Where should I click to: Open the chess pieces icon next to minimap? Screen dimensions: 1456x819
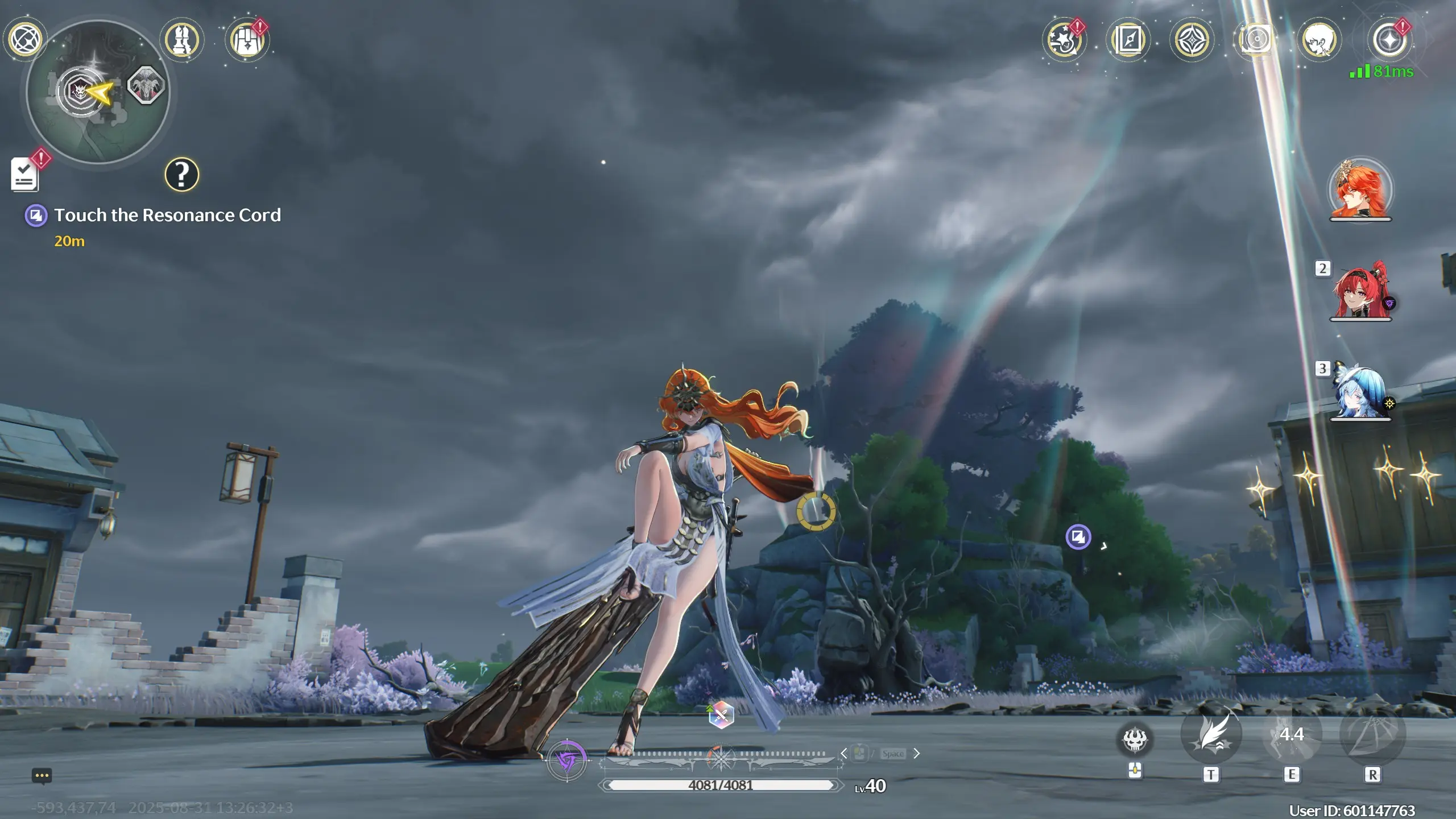pyautogui.click(x=181, y=40)
